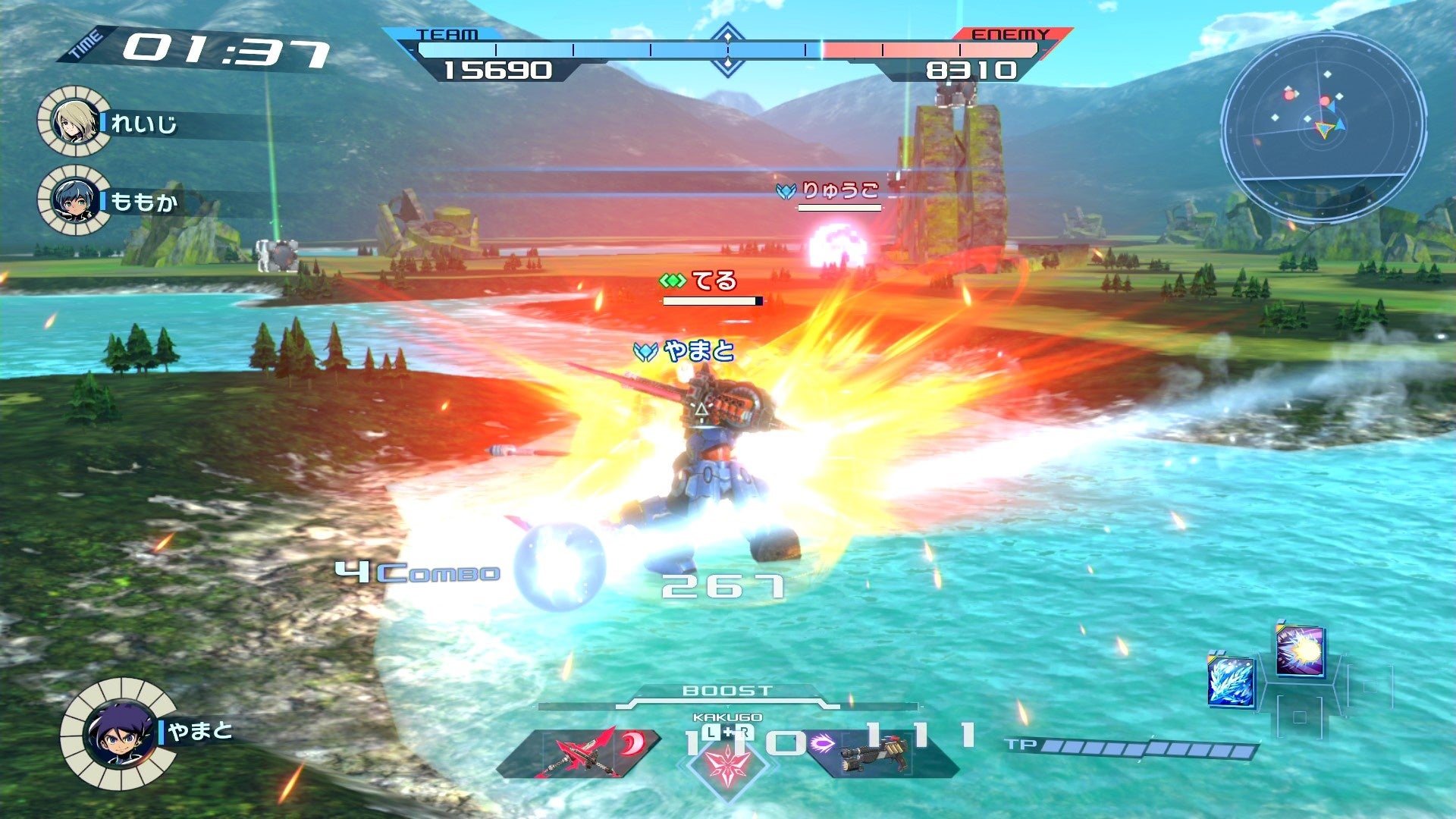This screenshot has width=1456, height=819.
Task: Use the purple starburst skill
Action: pos(1300,650)
